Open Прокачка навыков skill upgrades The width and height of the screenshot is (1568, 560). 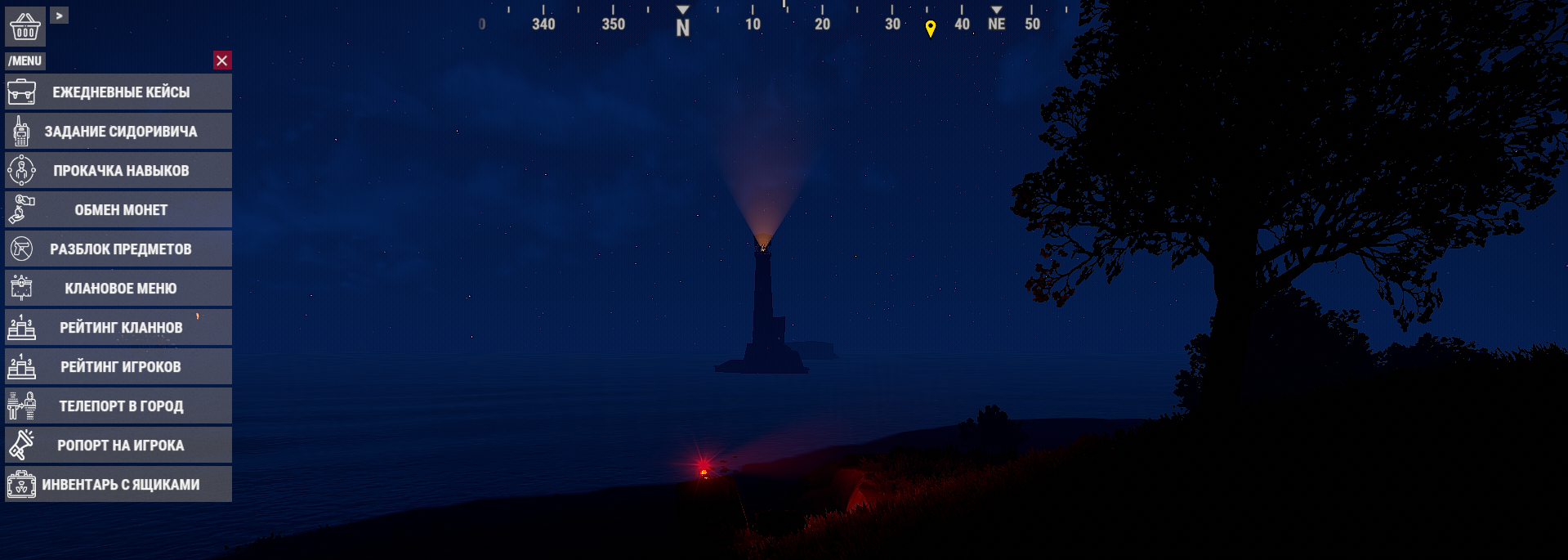click(118, 170)
